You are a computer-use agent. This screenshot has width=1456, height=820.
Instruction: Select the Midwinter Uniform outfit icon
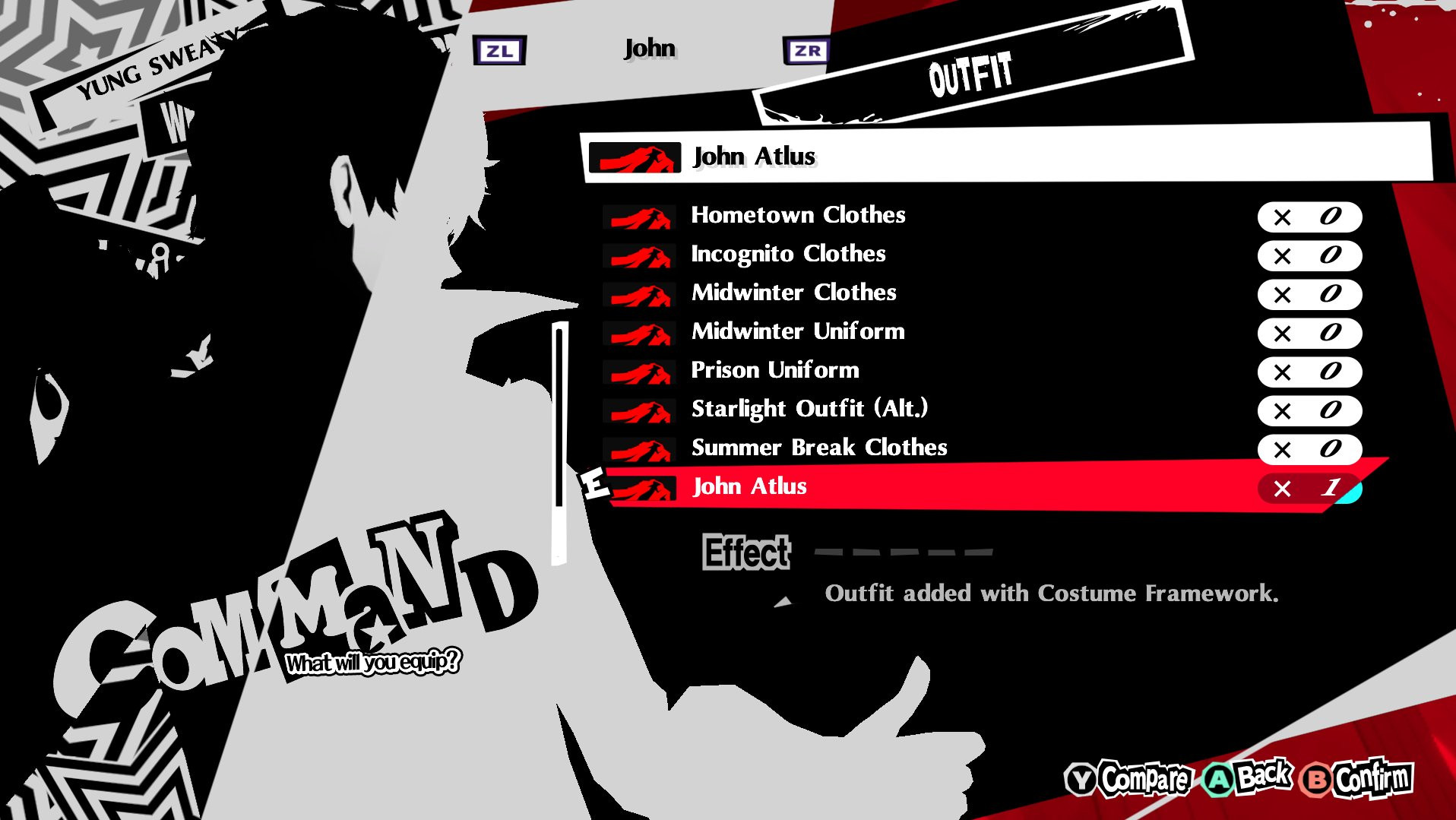639,334
